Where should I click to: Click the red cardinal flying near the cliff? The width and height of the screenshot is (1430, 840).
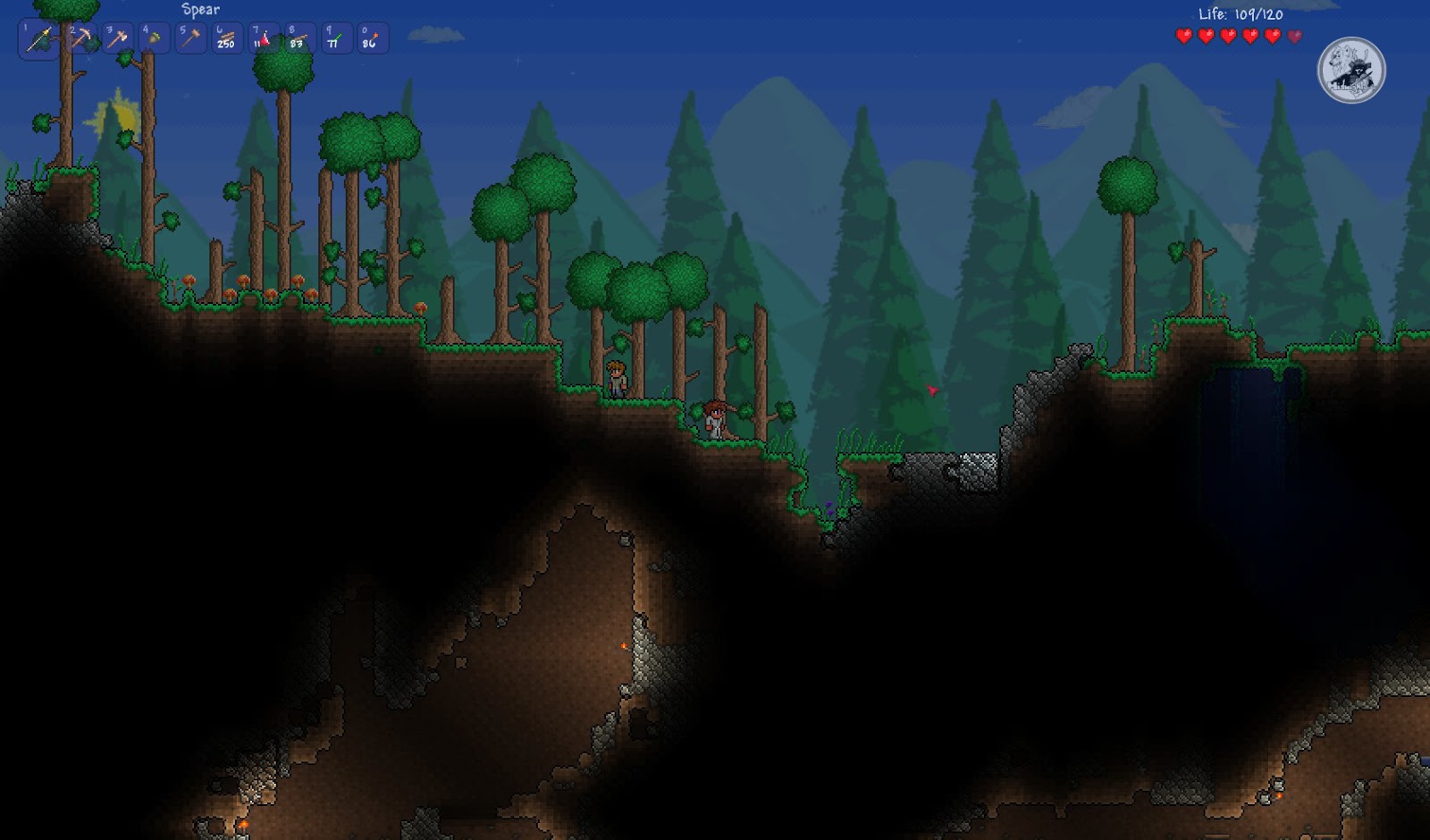(x=932, y=389)
